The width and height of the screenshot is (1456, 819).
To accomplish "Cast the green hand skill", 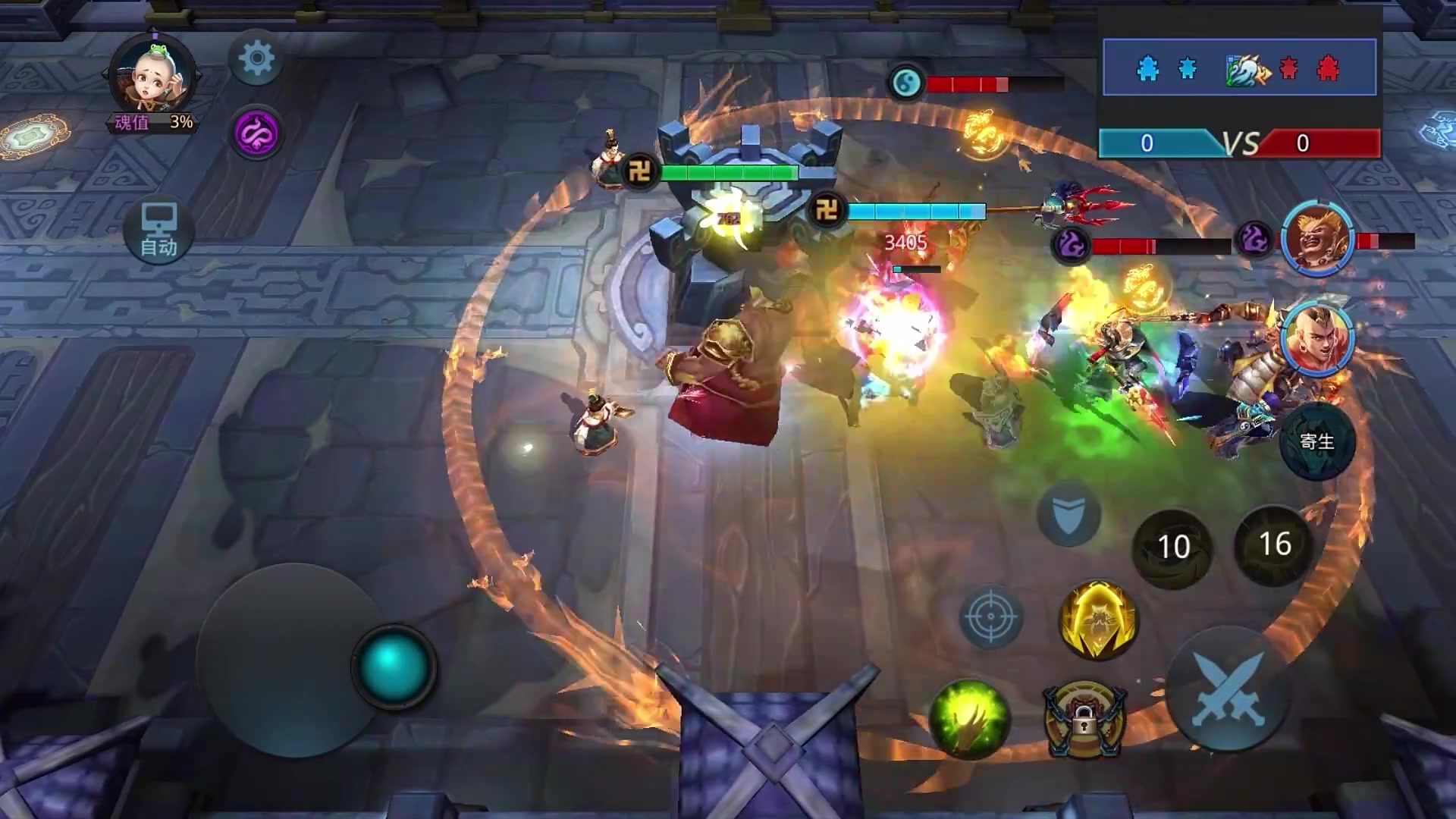I will point(969,719).
